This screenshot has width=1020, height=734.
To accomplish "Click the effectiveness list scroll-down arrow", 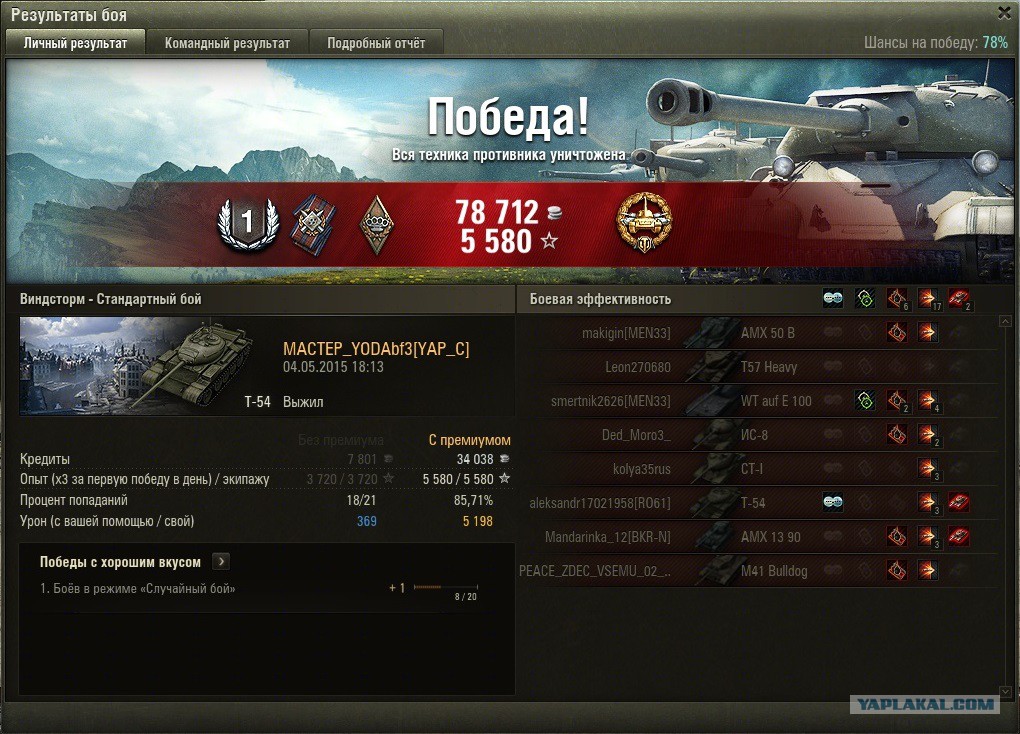I will click(1005, 691).
